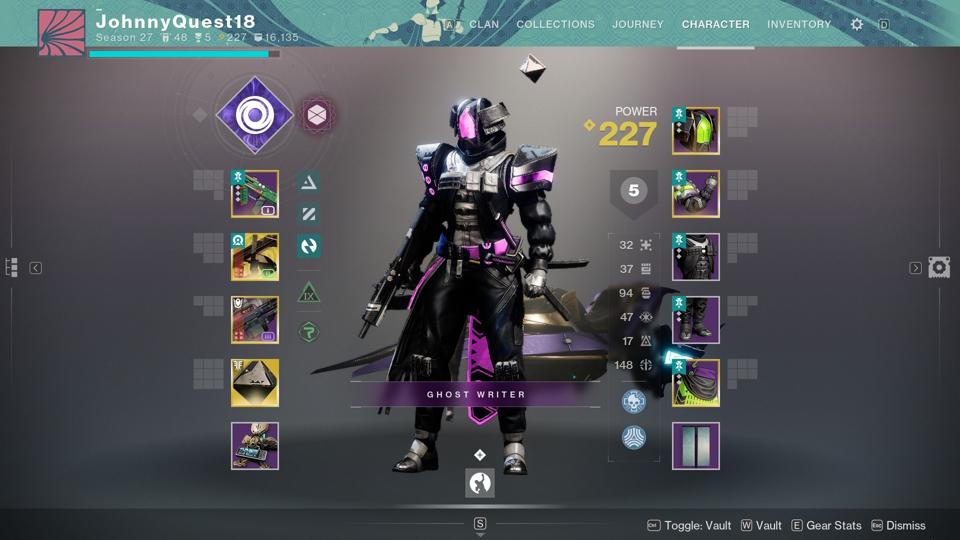Go to previous character screen with left arrow
The width and height of the screenshot is (960, 540).
pyautogui.click(x=35, y=268)
